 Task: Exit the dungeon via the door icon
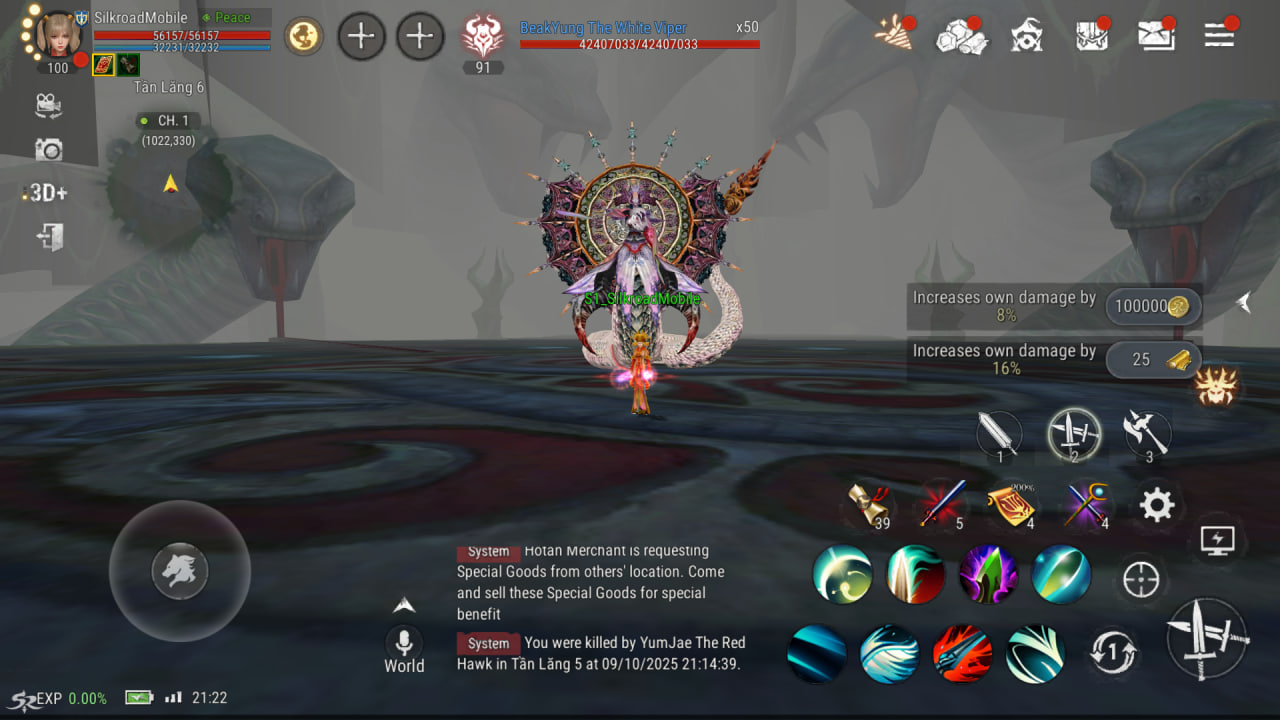(48, 238)
